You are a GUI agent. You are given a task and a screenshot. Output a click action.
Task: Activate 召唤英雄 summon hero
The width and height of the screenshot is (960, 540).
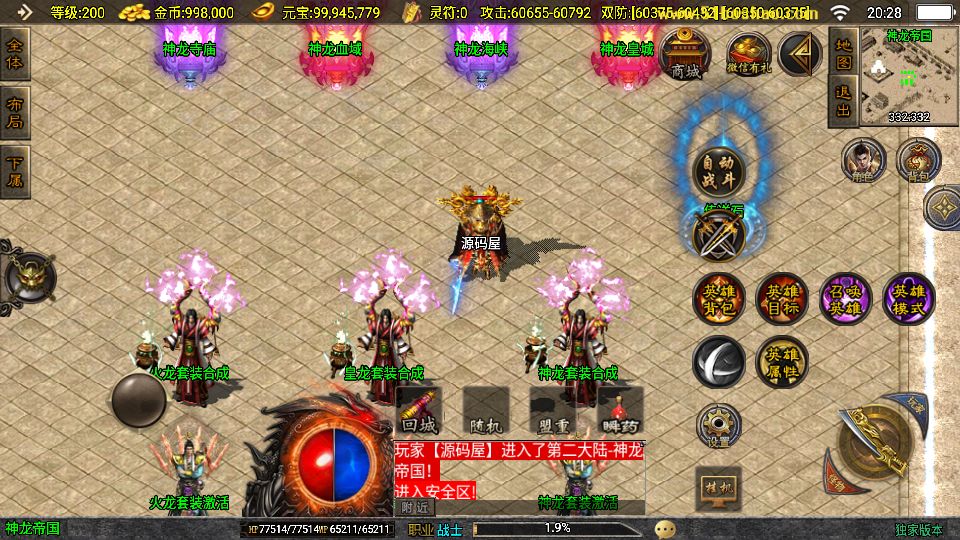(x=845, y=299)
